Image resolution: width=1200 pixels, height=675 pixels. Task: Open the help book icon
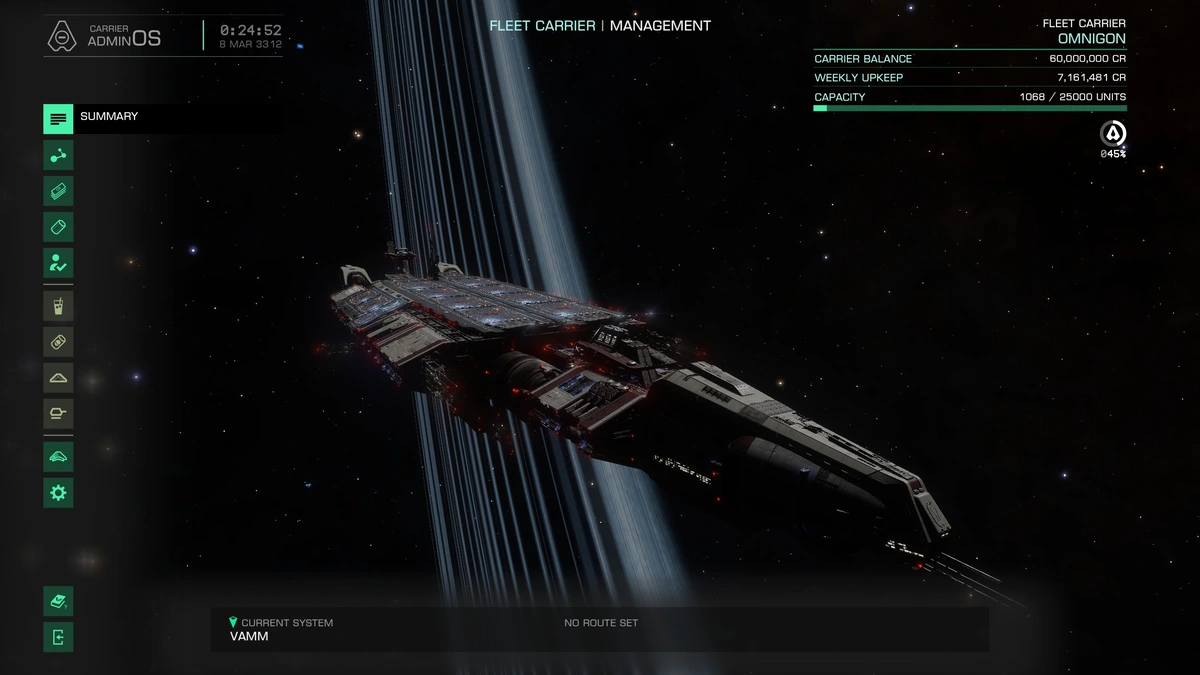click(58, 602)
